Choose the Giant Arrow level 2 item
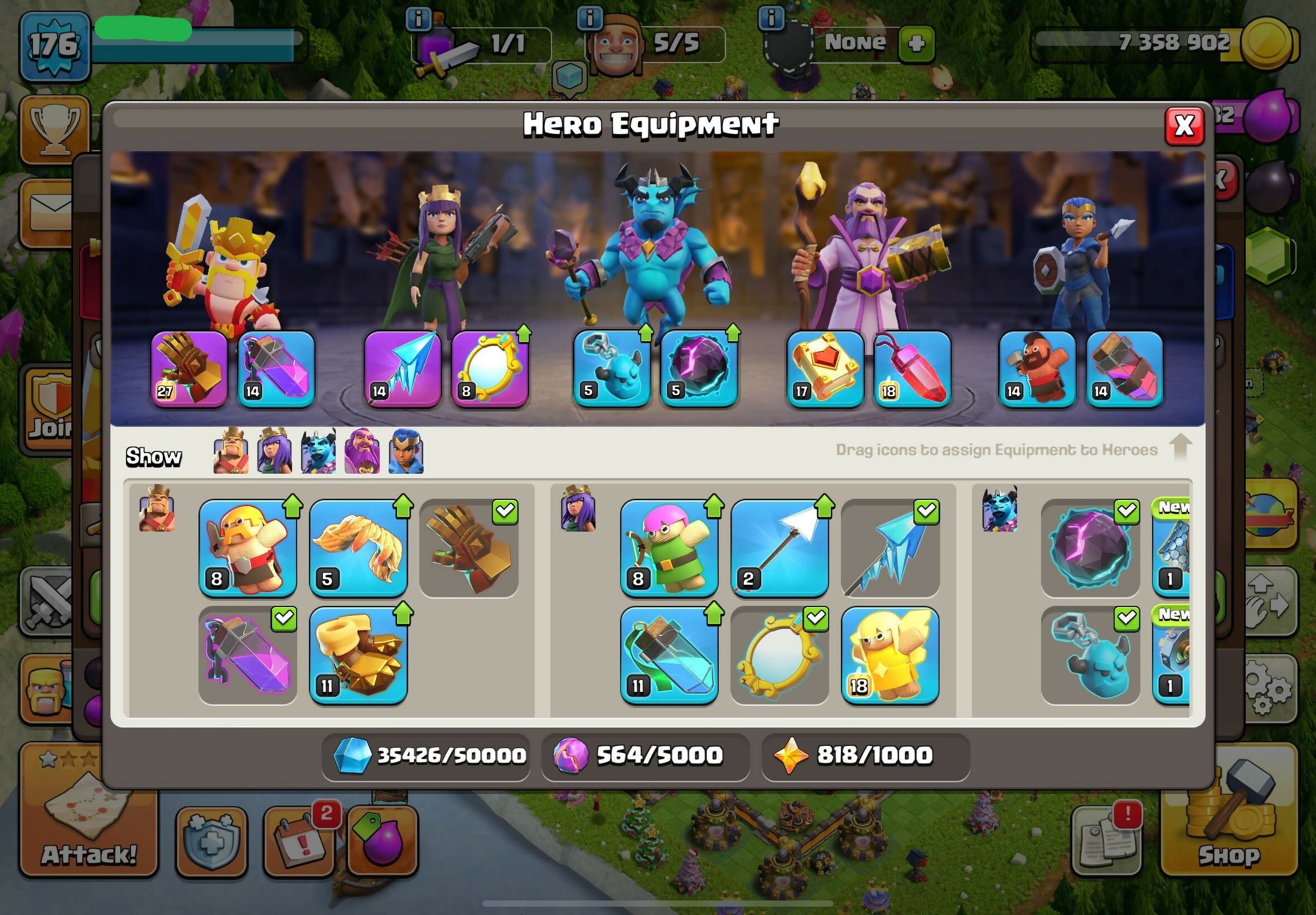The width and height of the screenshot is (1316, 915). [779, 548]
